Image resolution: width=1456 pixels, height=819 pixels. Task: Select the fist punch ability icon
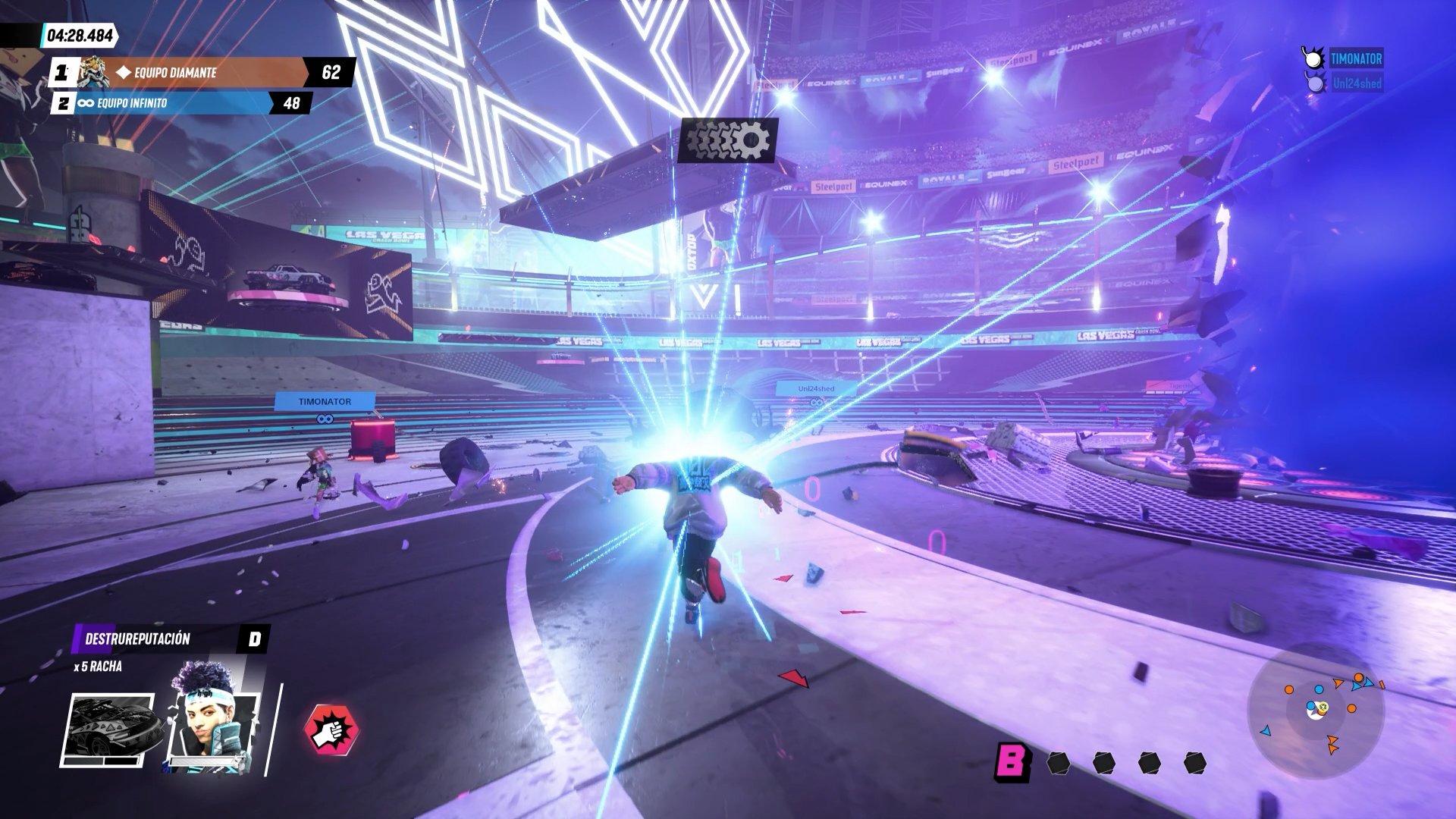[x=331, y=730]
